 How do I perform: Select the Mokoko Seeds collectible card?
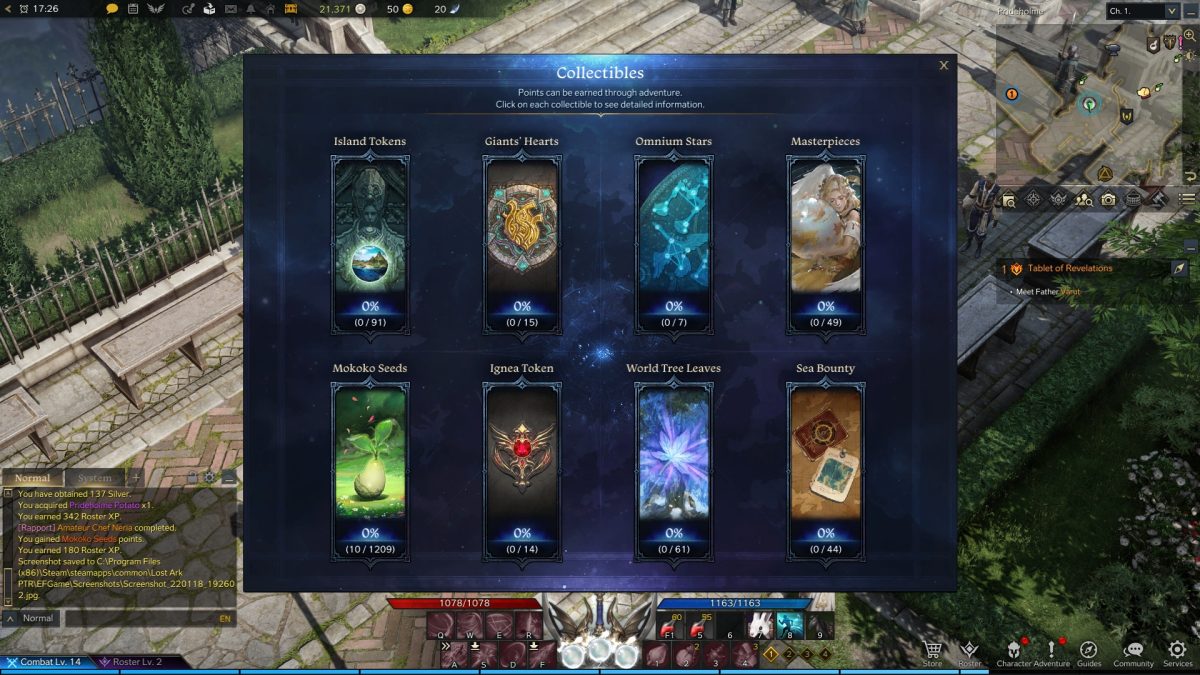[x=370, y=471]
